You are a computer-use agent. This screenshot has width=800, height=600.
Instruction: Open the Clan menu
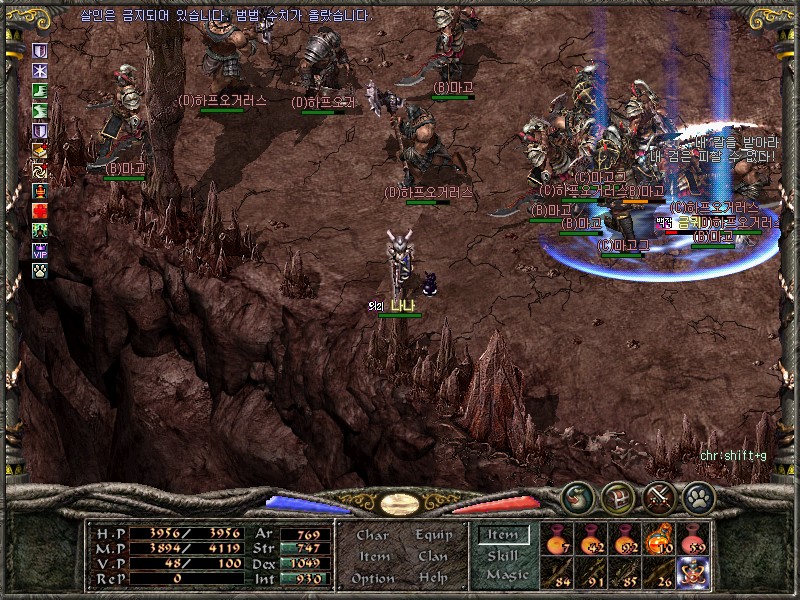click(433, 556)
